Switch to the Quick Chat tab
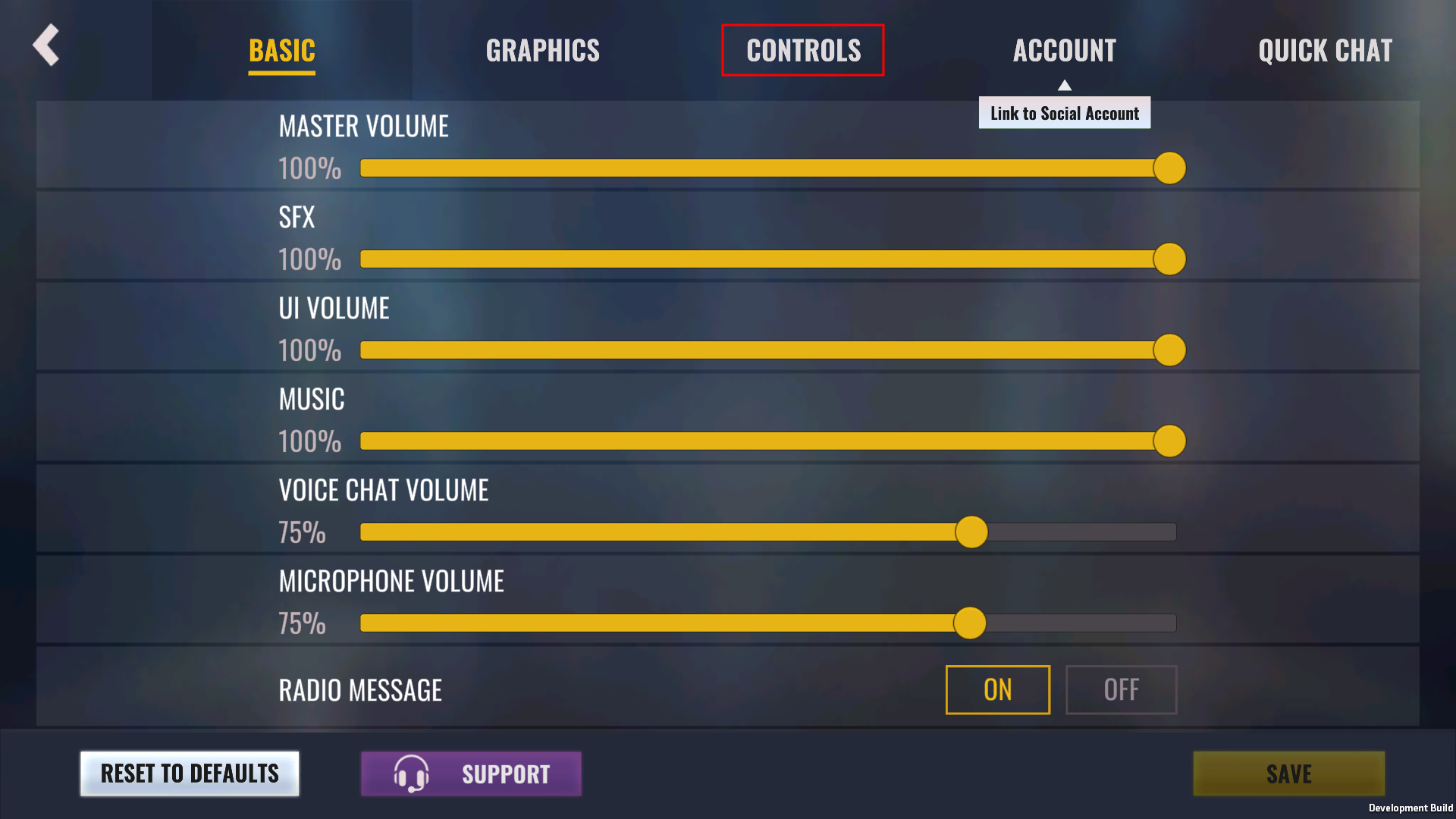 click(1325, 50)
